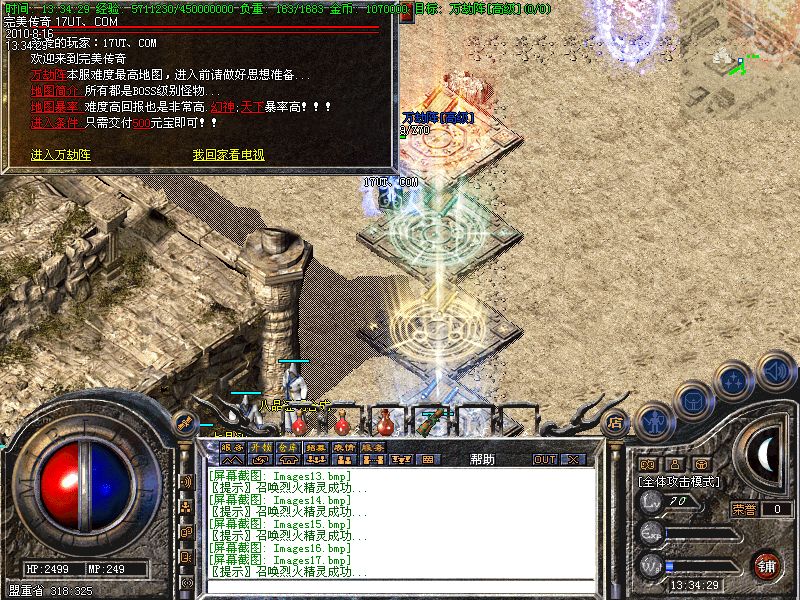
Task: Select the 开锁 tab
Action: (x=260, y=448)
